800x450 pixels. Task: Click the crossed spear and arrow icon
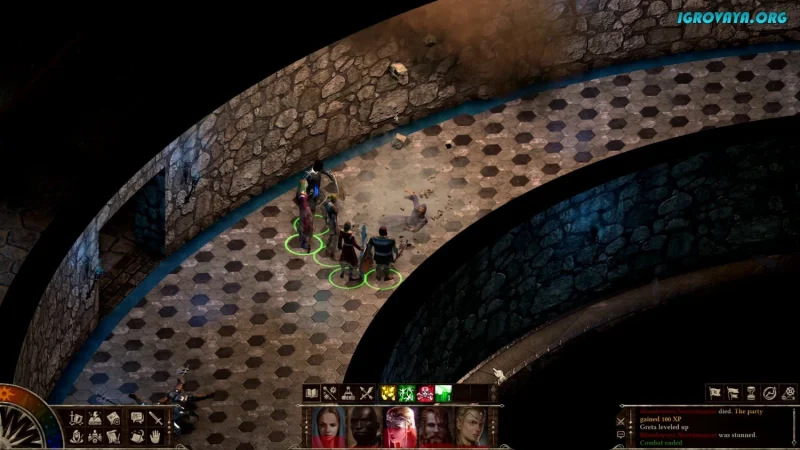[x=366, y=393]
